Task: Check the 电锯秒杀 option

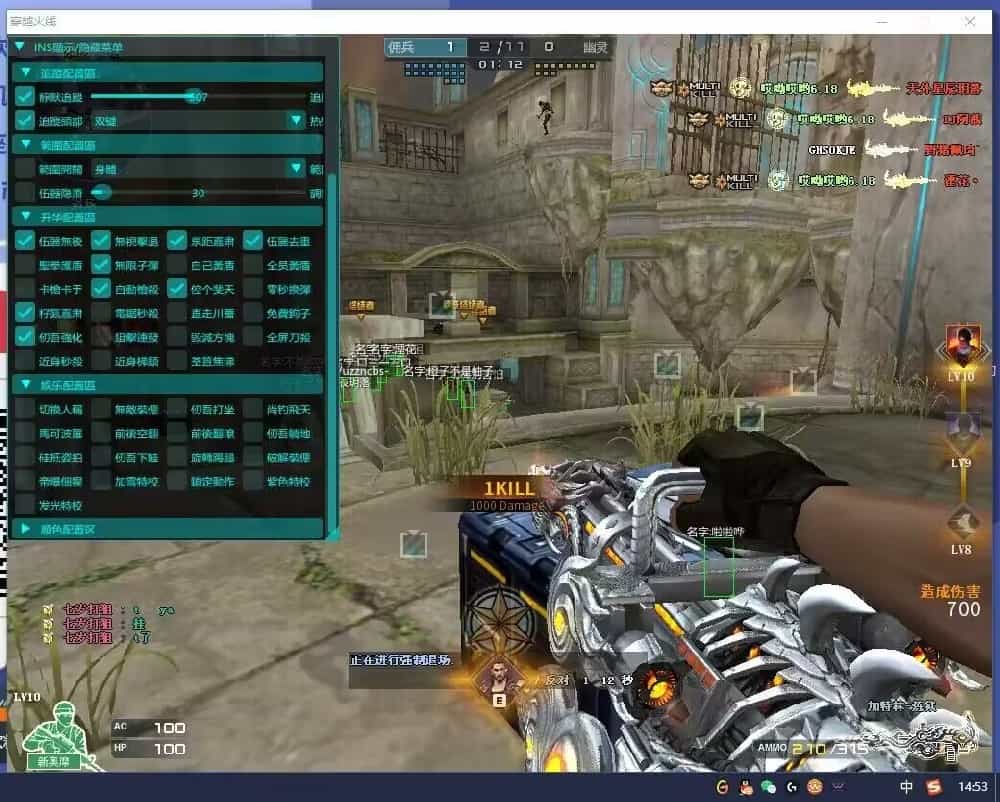Action: 101,313
